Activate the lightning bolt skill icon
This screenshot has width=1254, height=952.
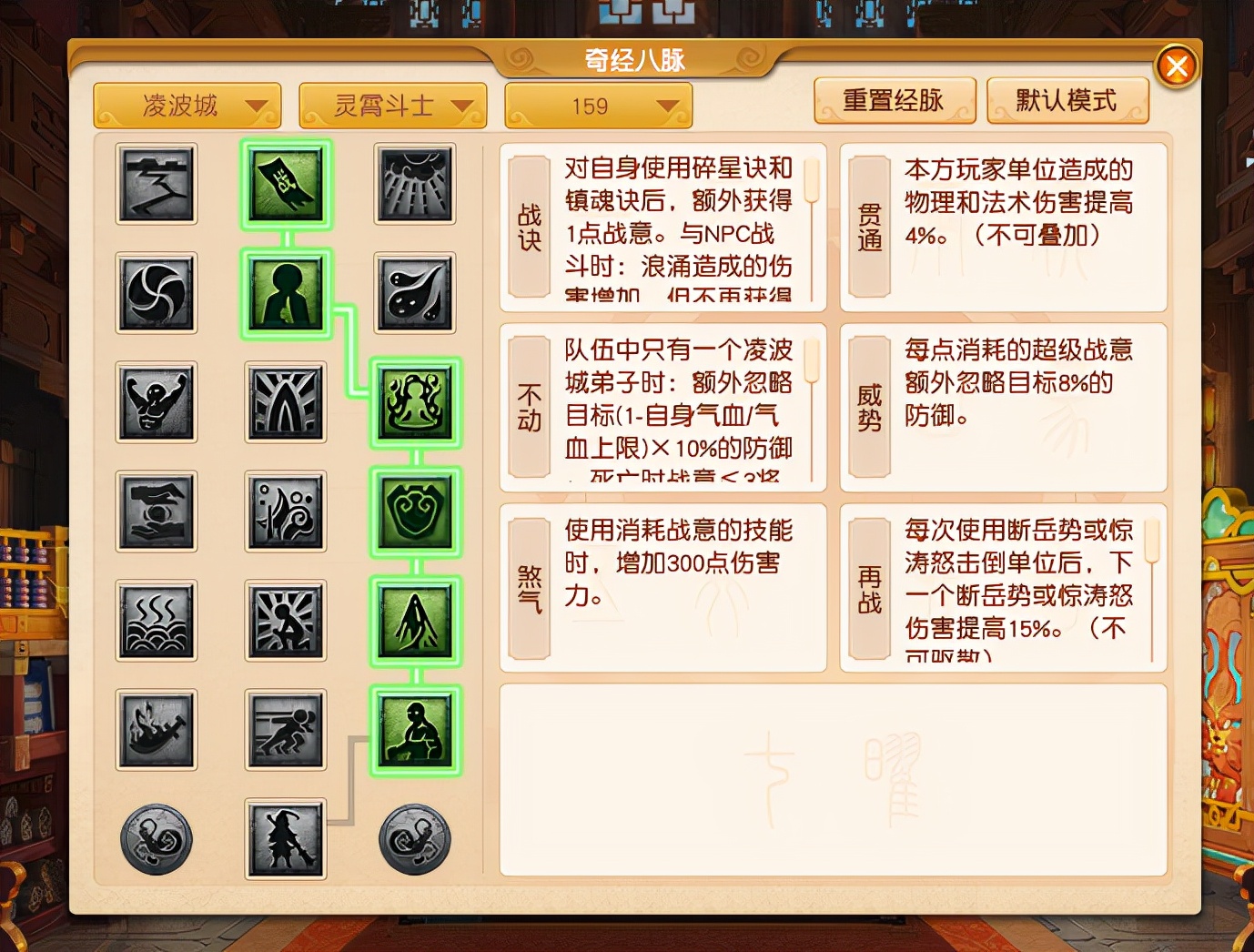156,187
